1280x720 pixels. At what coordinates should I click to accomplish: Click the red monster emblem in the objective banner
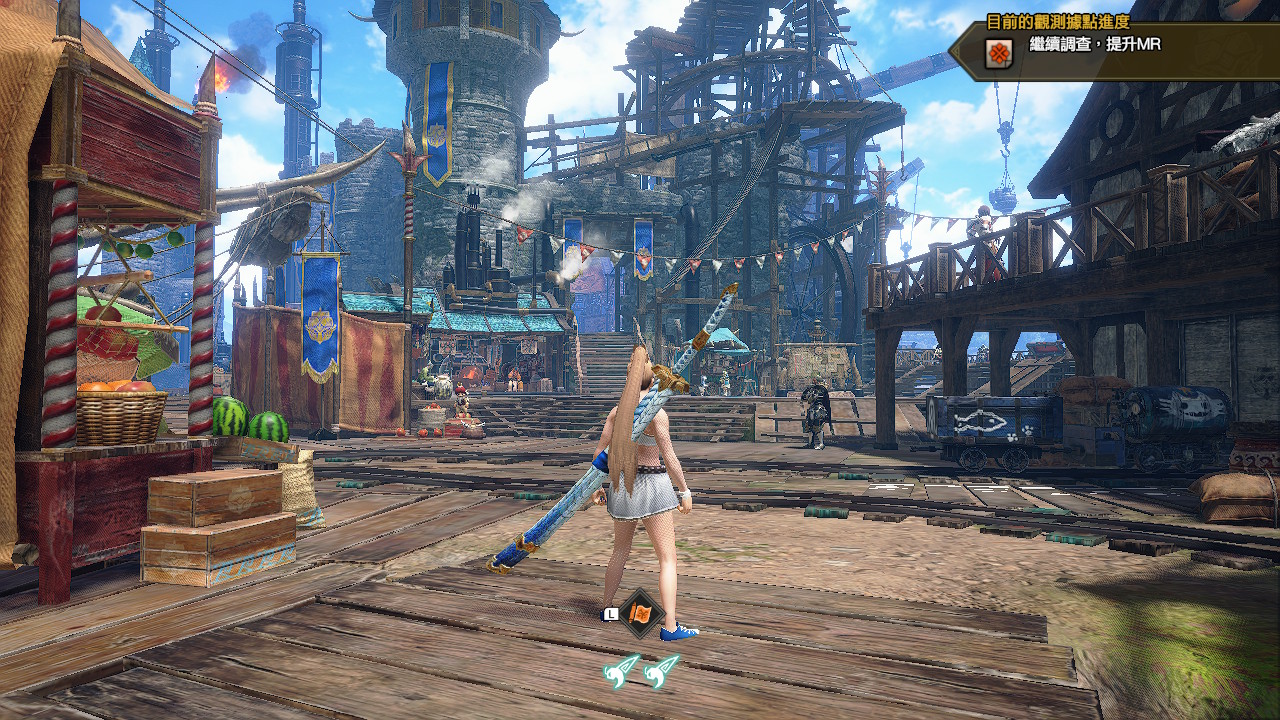pos(998,53)
